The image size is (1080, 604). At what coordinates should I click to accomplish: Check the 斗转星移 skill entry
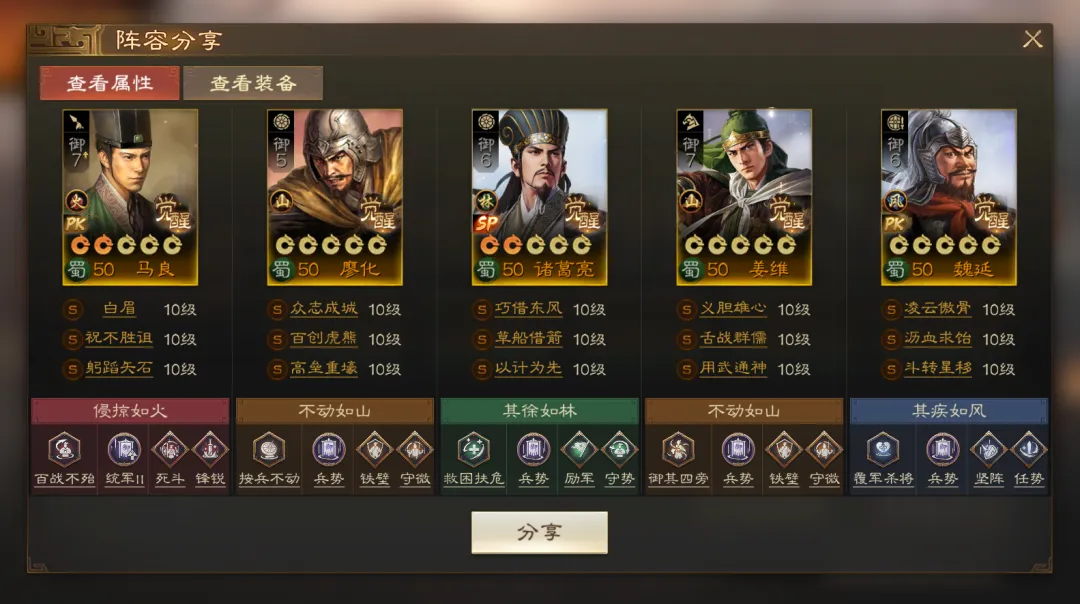click(937, 369)
